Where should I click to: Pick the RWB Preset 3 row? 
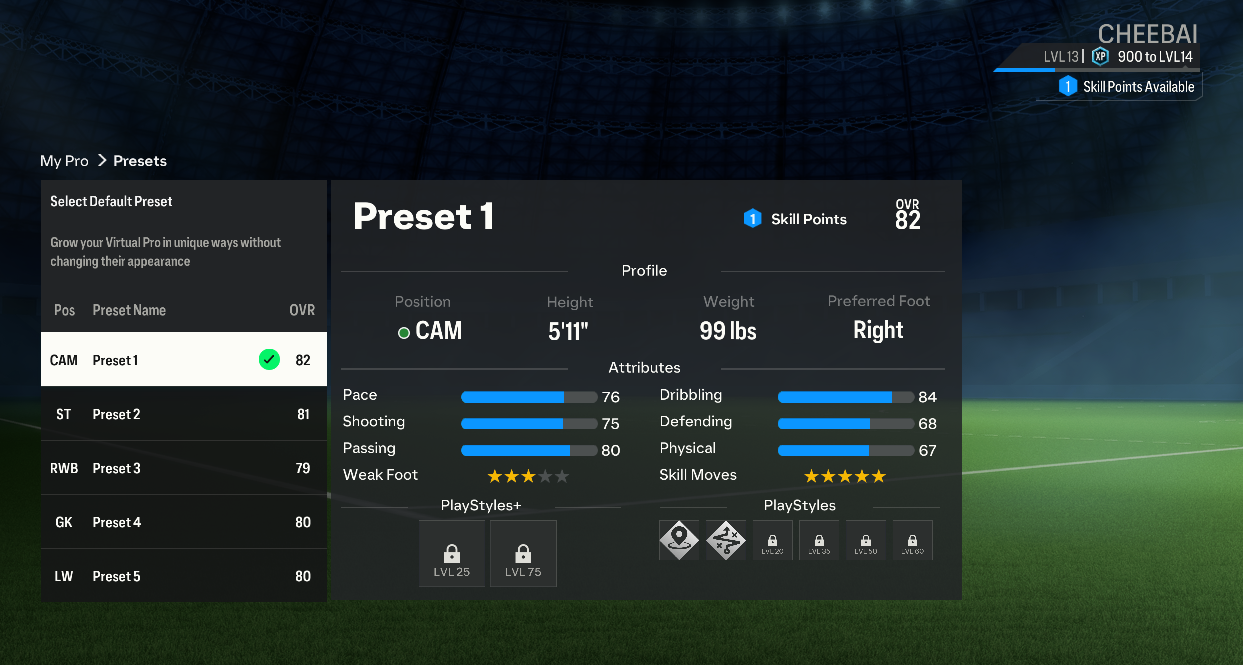(183, 468)
